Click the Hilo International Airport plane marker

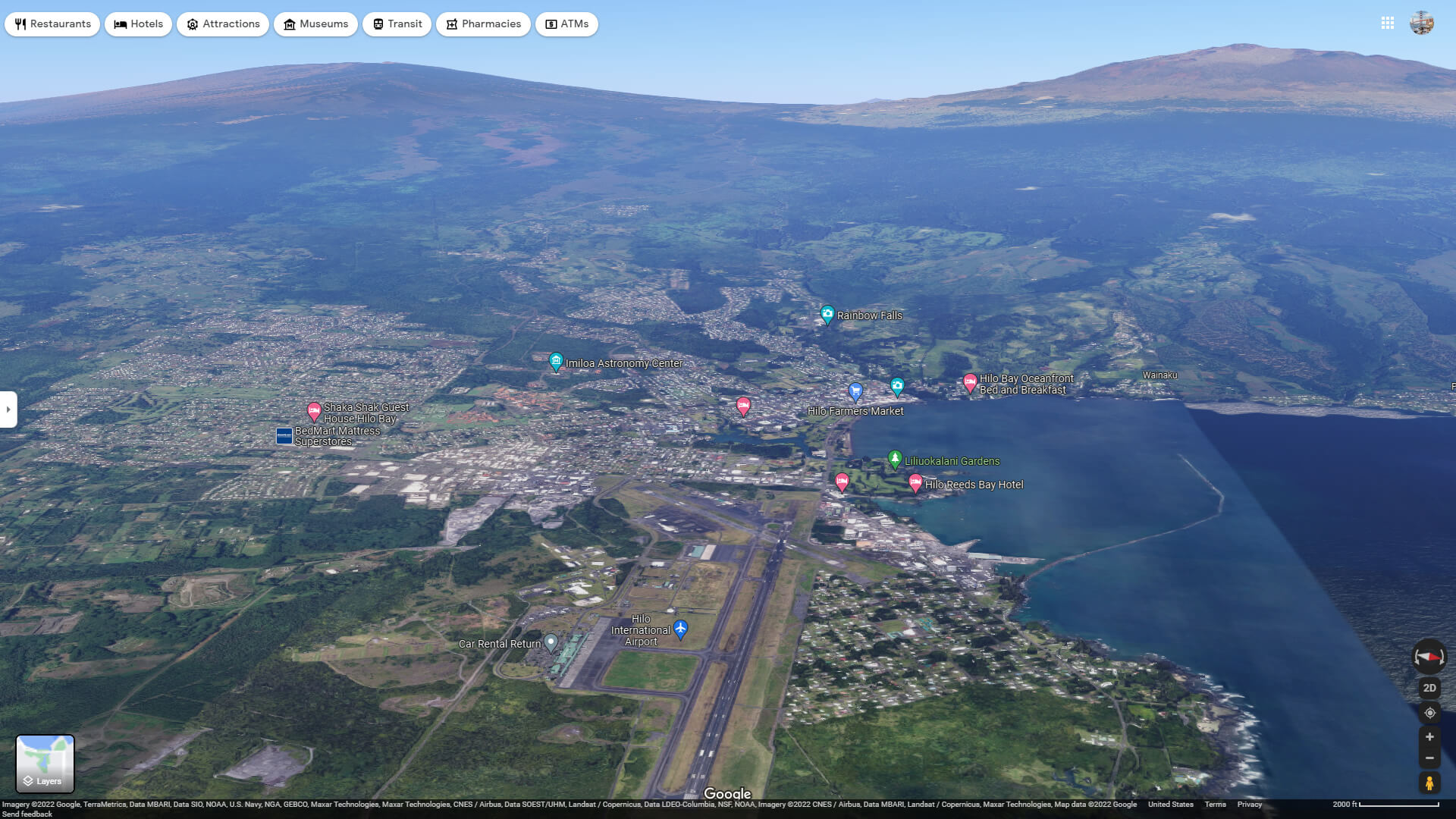point(680,629)
